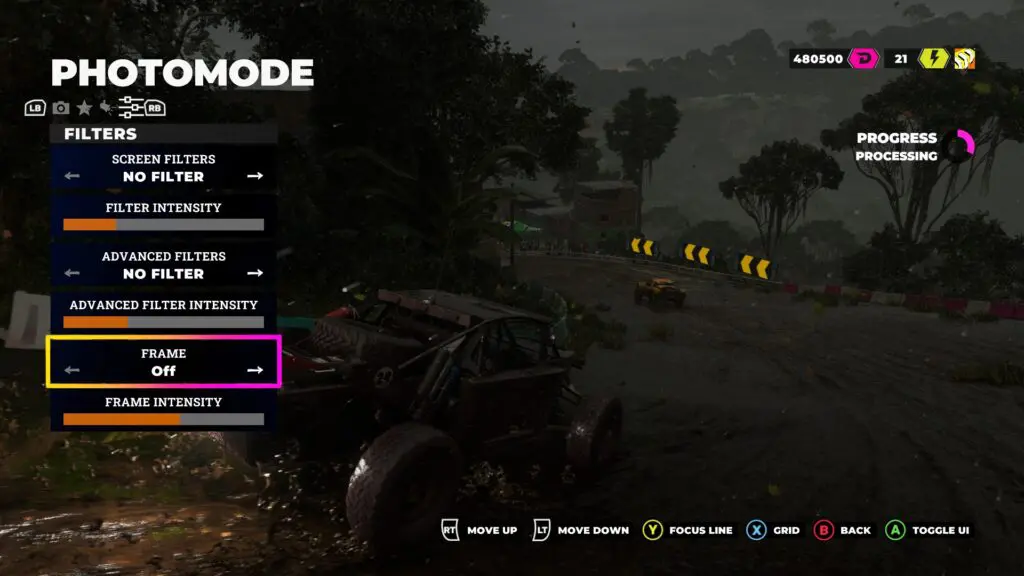Cycle Screen Filters to the next option
The width and height of the screenshot is (1024, 576).
255,176
